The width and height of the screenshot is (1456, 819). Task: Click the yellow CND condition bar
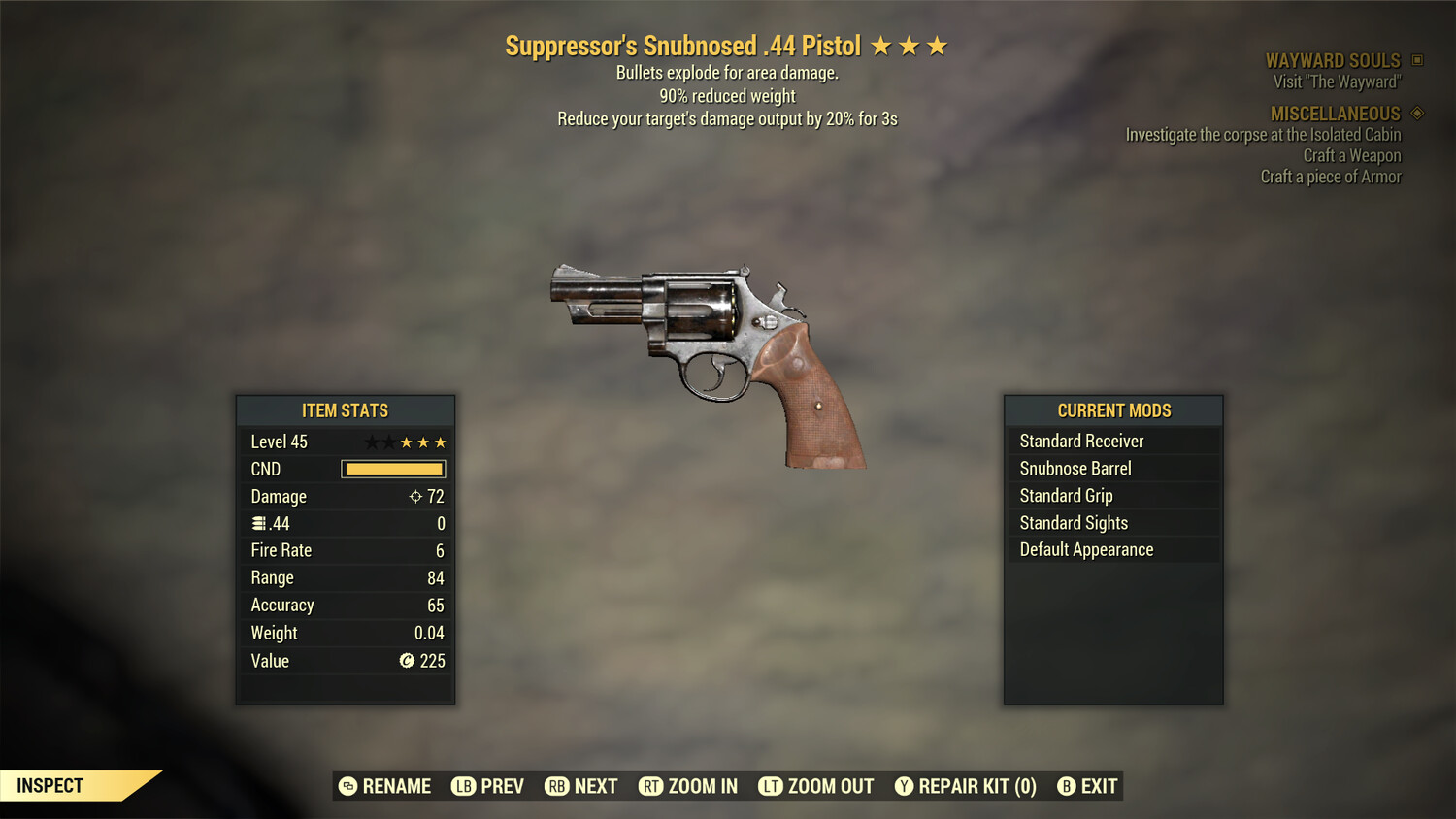point(392,469)
